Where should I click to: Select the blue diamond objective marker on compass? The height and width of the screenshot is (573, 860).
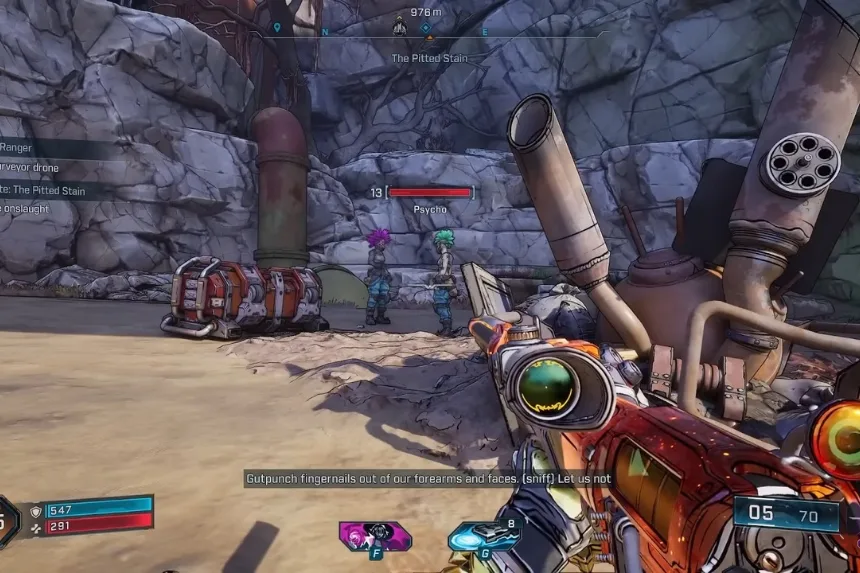click(426, 28)
